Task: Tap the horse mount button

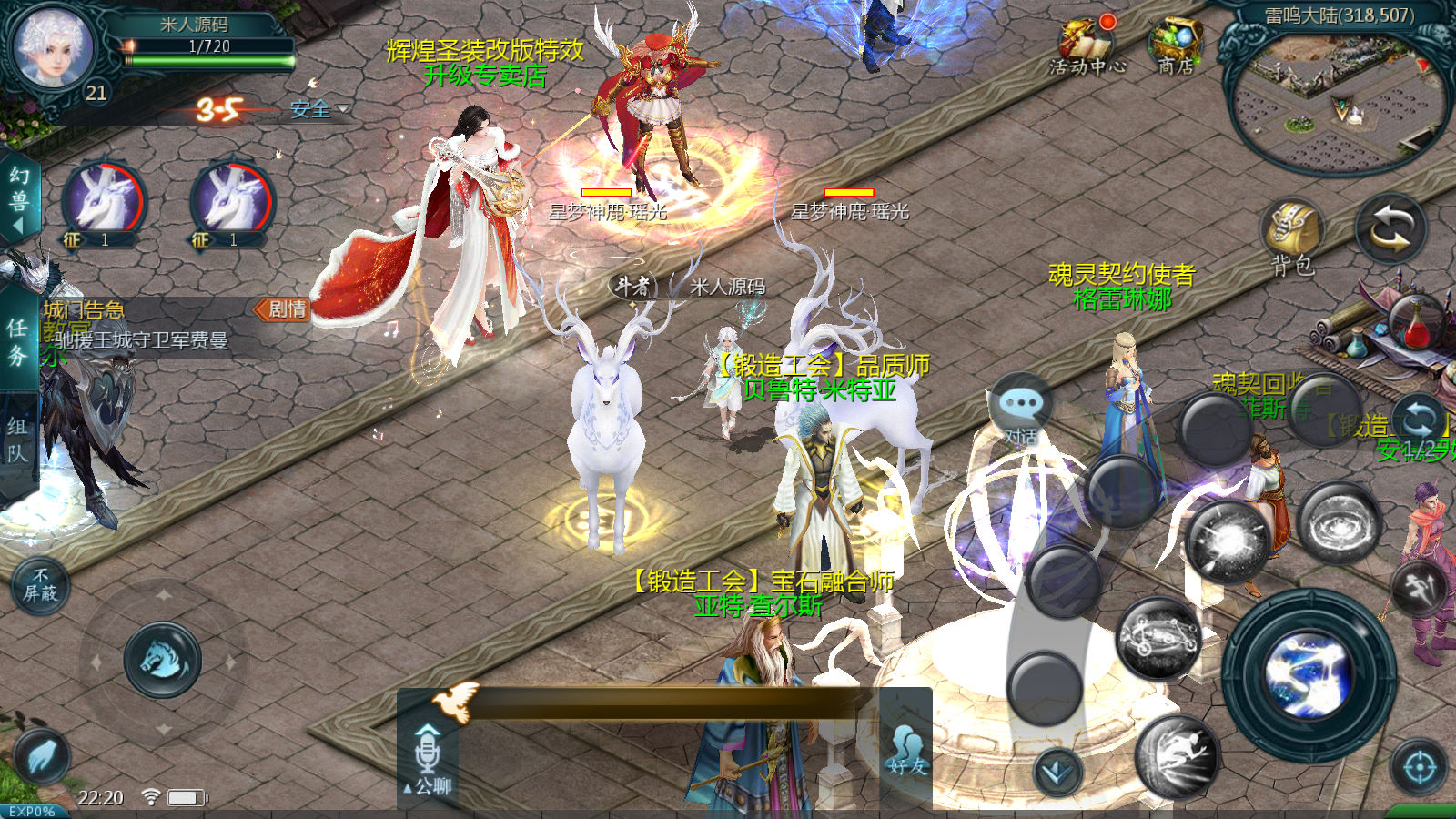Action: [x=163, y=660]
